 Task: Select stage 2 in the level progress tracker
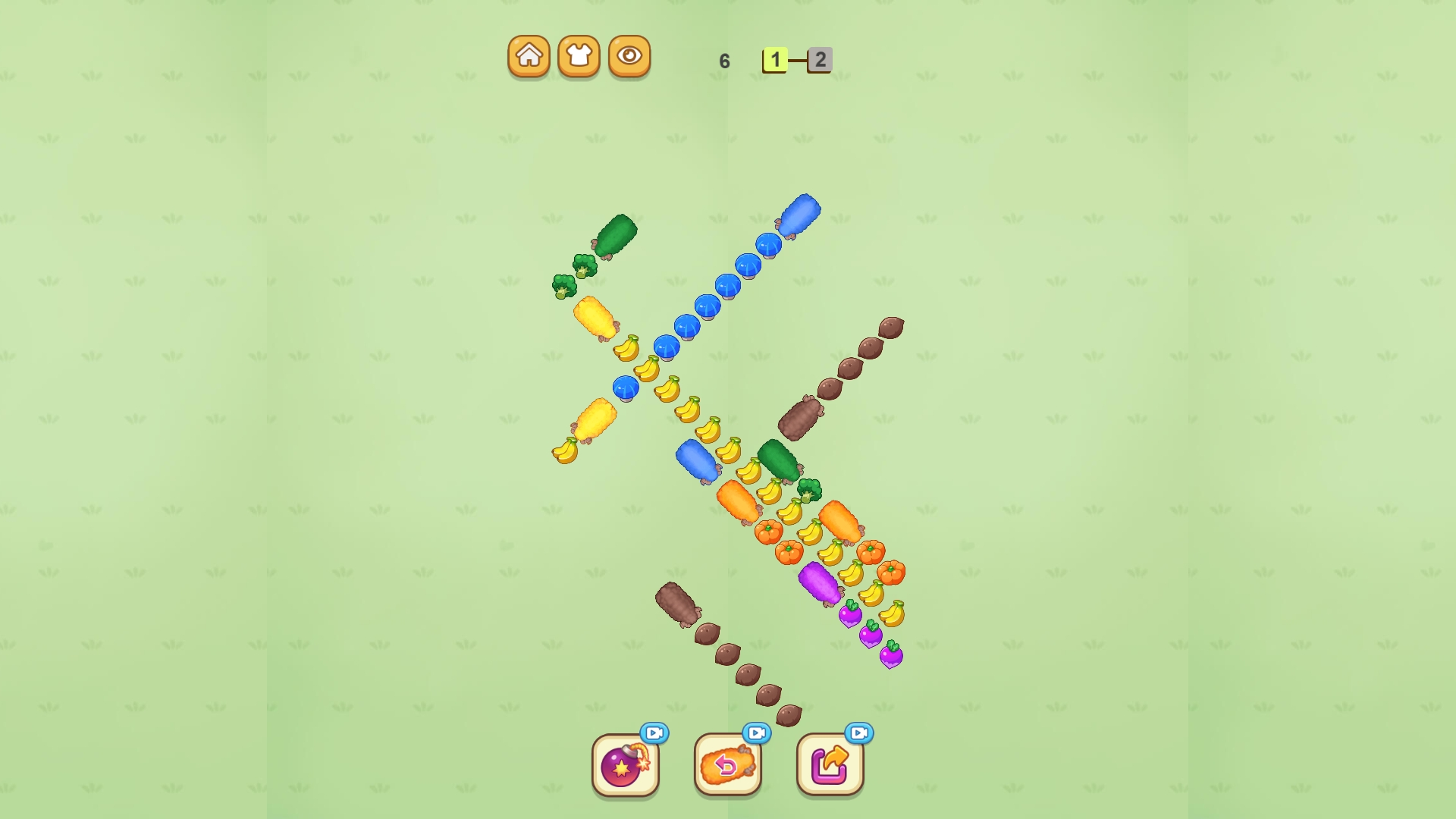pos(819,61)
